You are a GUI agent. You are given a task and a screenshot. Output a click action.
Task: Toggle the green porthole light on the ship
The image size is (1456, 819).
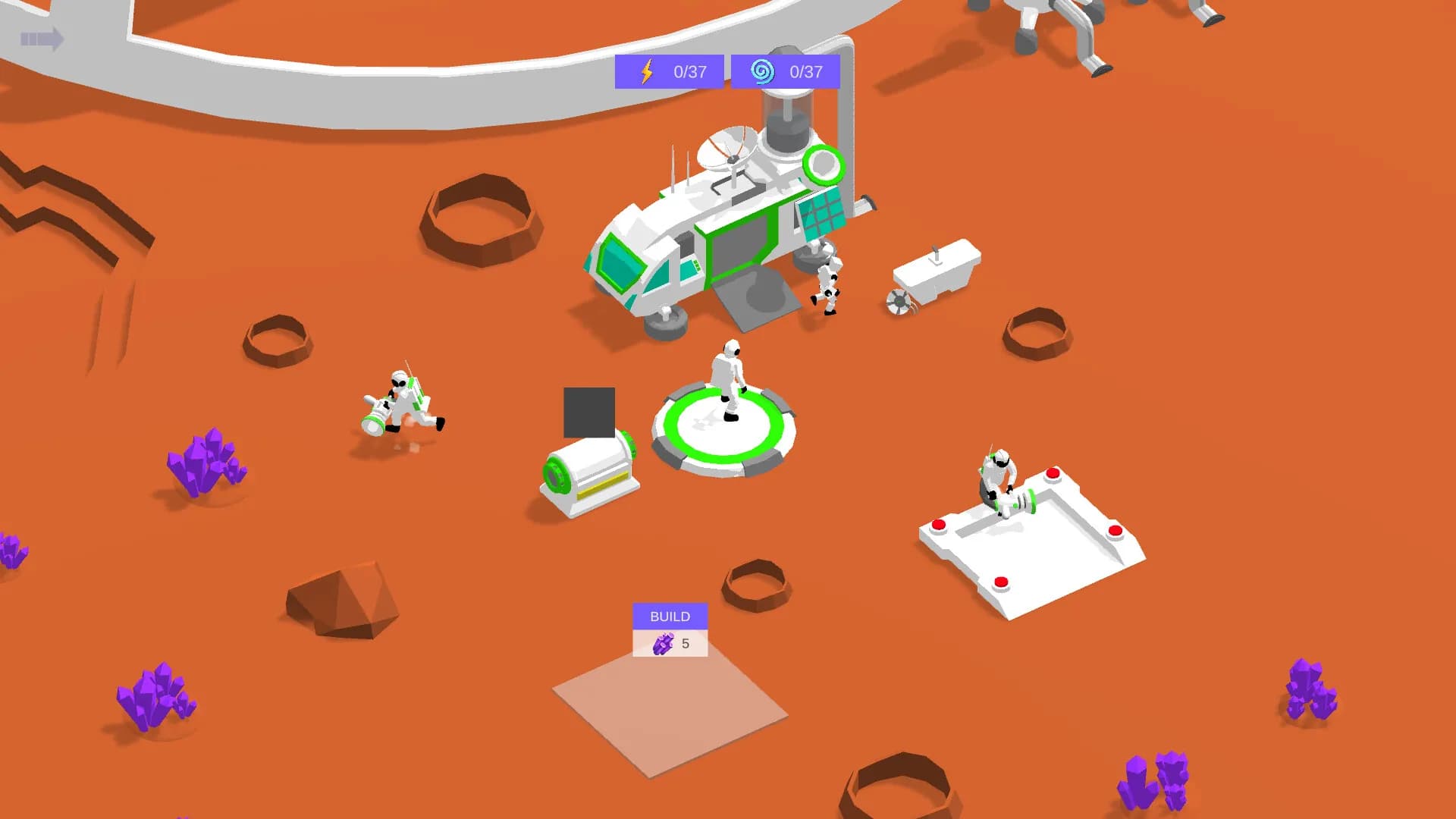tap(823, 163)
